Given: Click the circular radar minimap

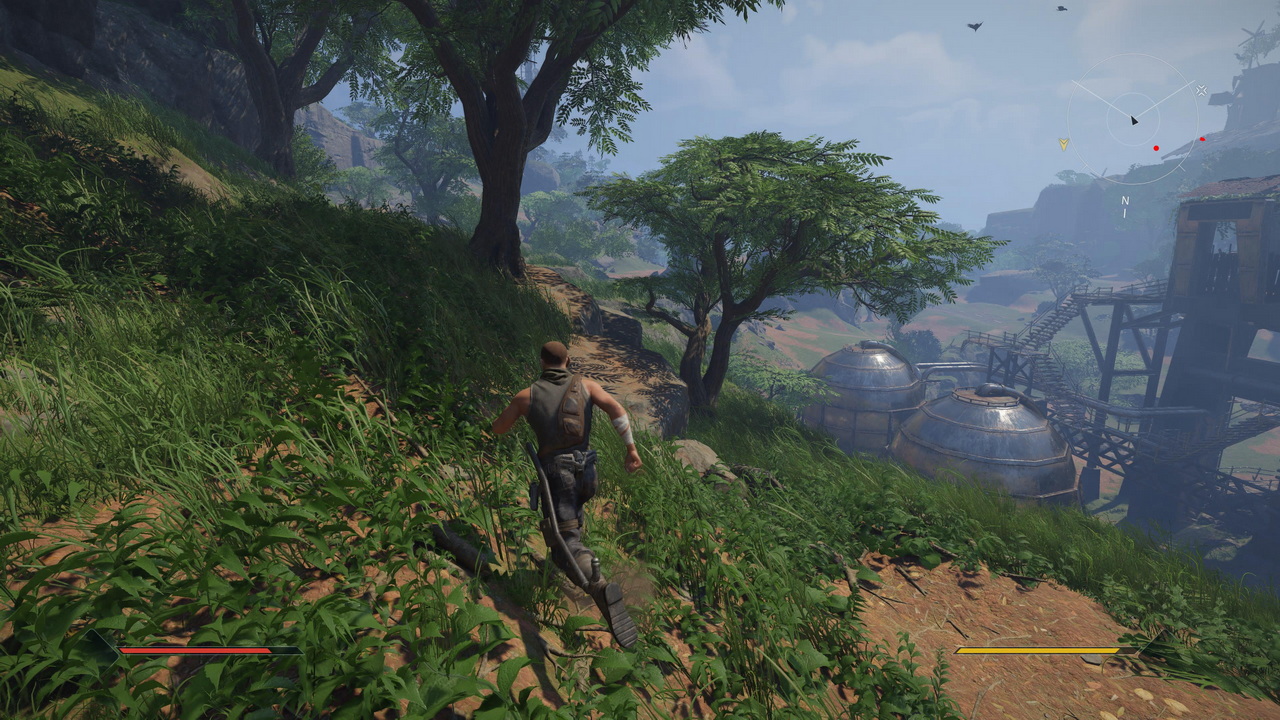Looking at the screenshot, I should (1133, 119).
